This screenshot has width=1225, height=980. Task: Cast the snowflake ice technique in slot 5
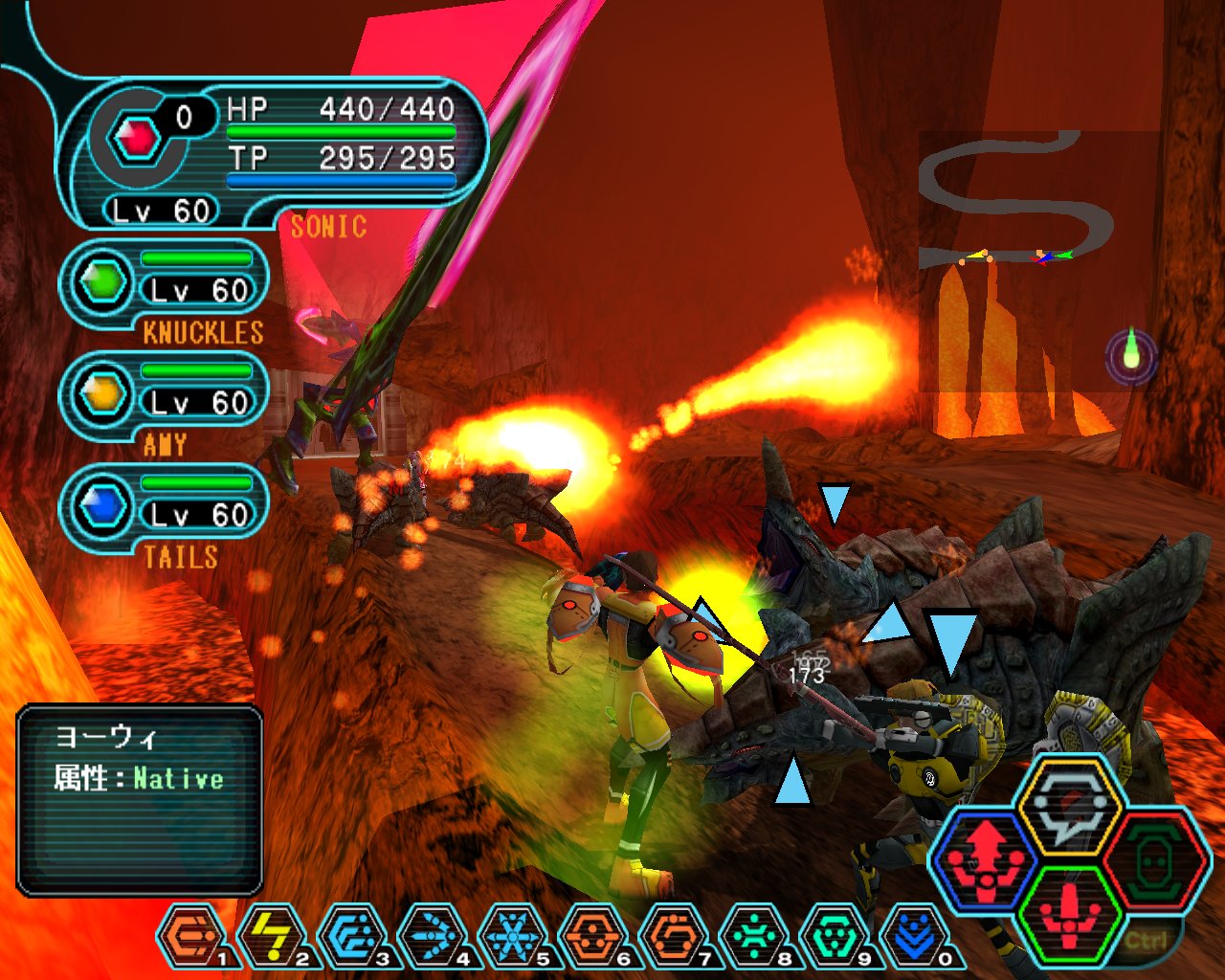511,935
